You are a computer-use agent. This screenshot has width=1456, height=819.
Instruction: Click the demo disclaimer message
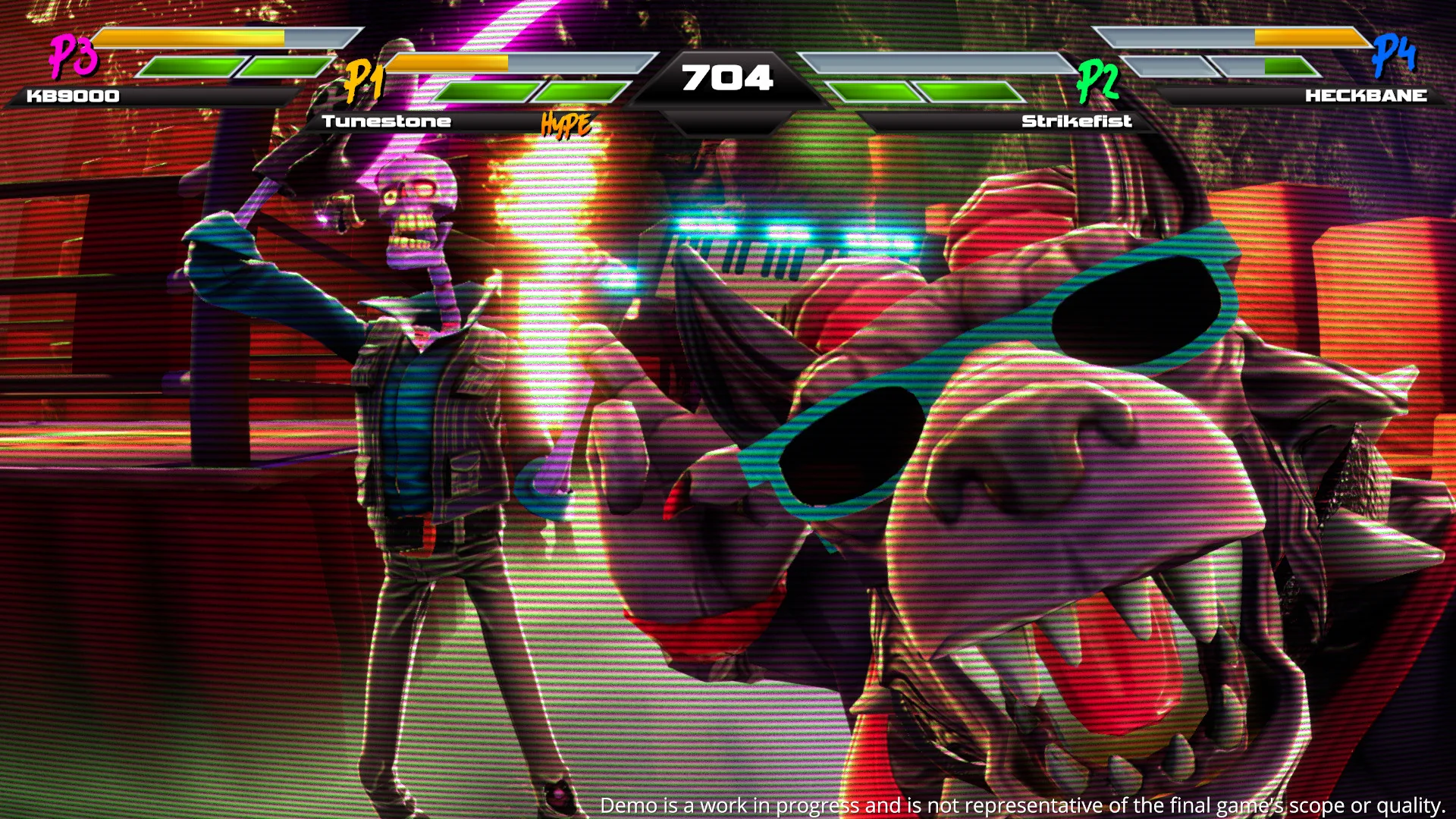pyautogui.click(x=1020, y=805)
